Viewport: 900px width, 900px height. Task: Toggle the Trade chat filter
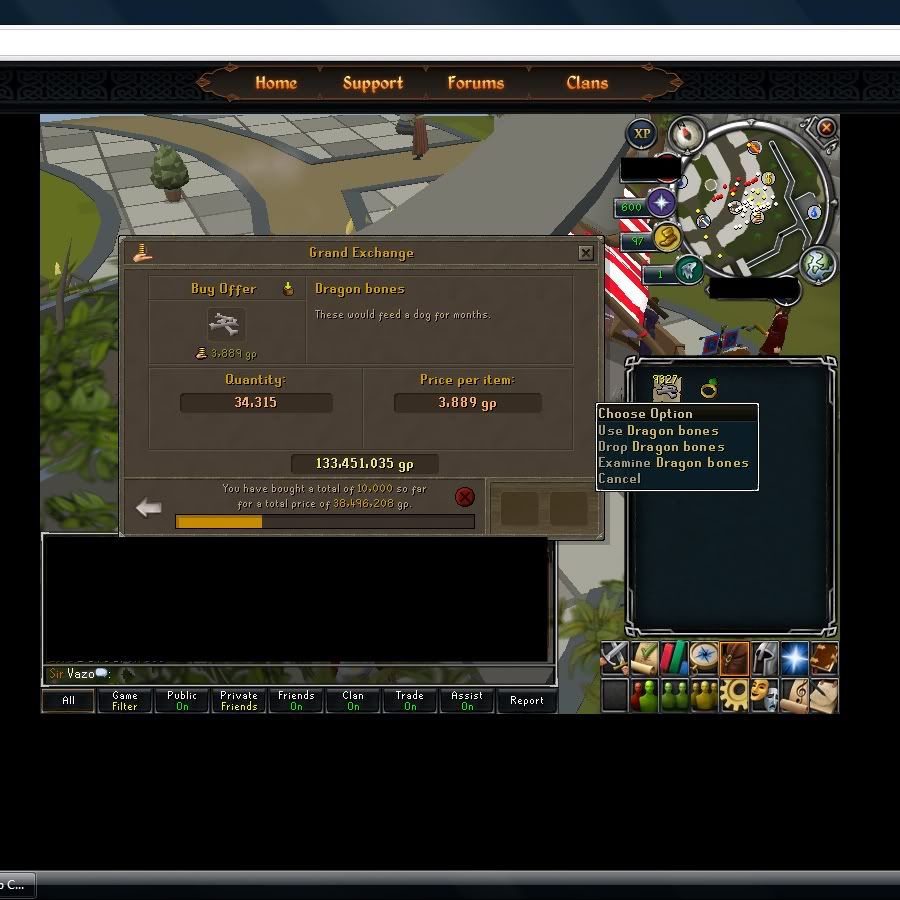tap(410, 701)
